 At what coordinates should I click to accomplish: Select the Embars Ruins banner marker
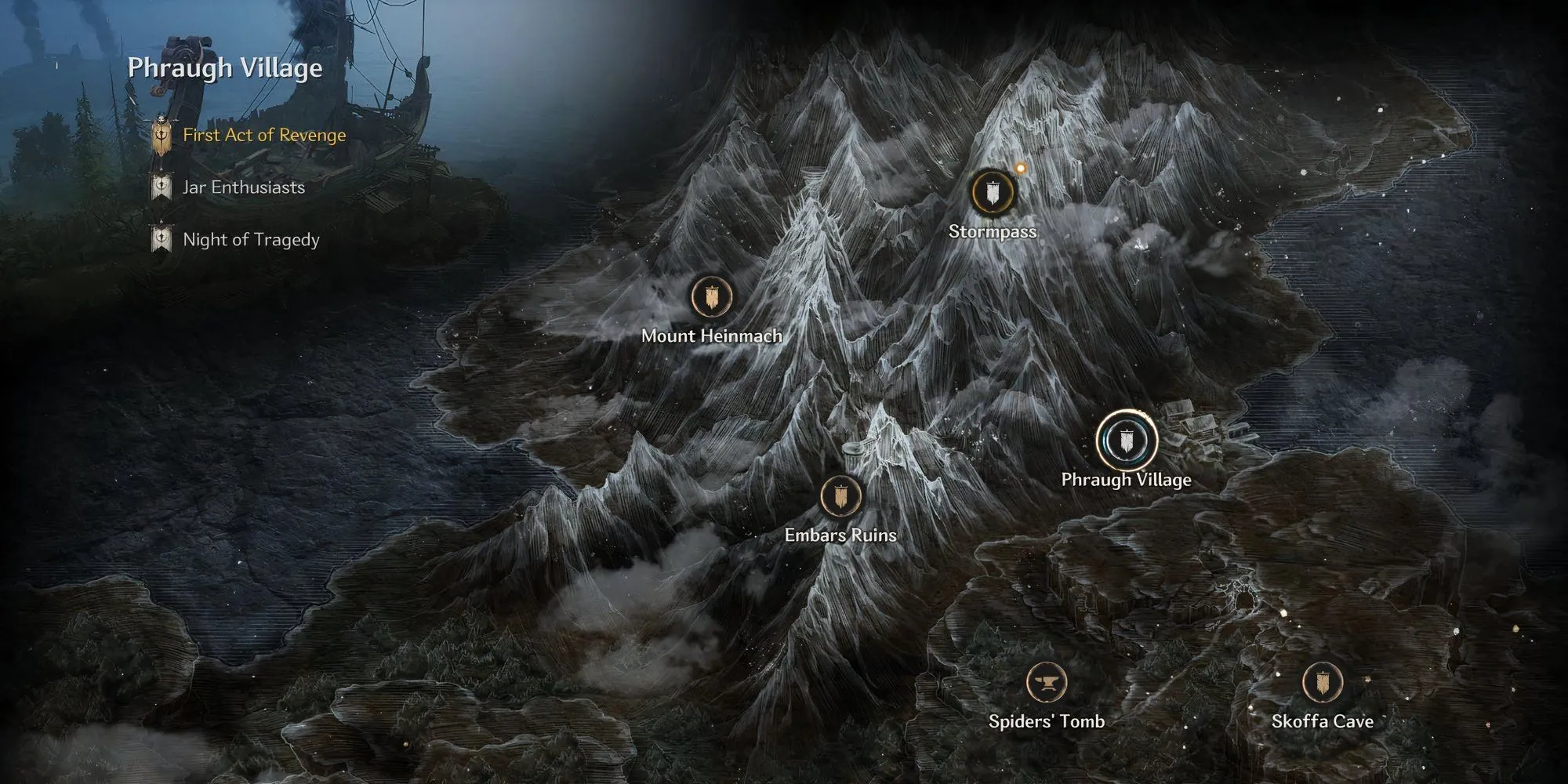click(840, 496)
